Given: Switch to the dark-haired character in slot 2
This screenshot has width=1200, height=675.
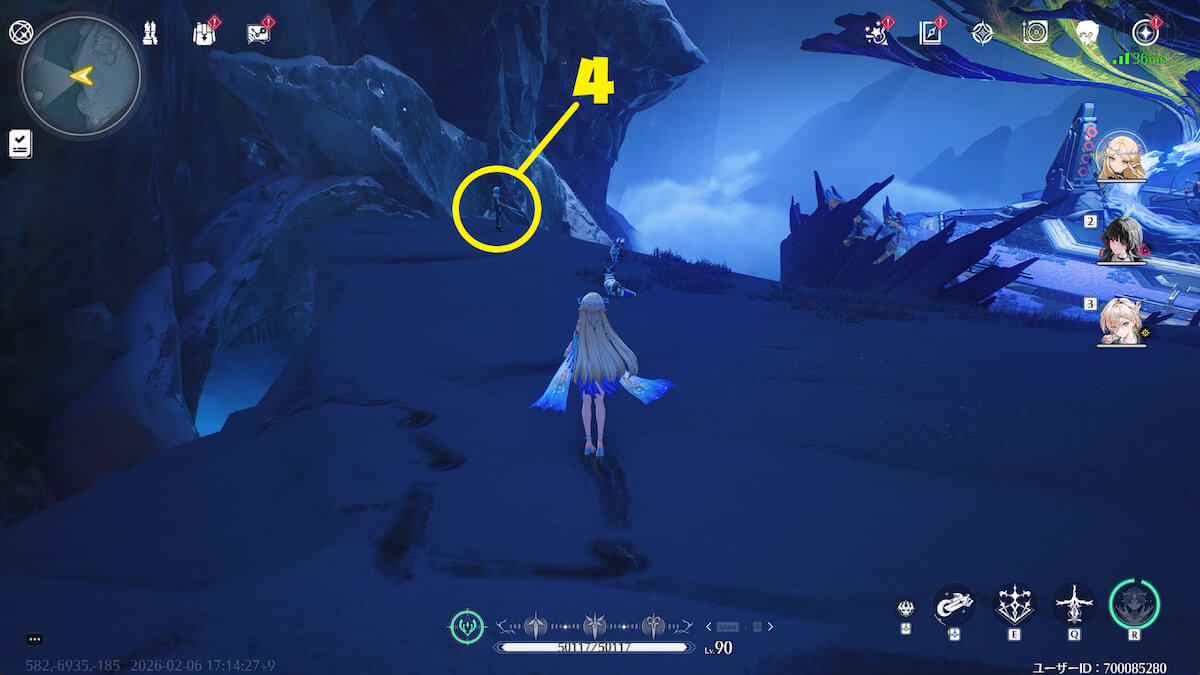Looking at the screenshot, I should [x=1121, y=238].
